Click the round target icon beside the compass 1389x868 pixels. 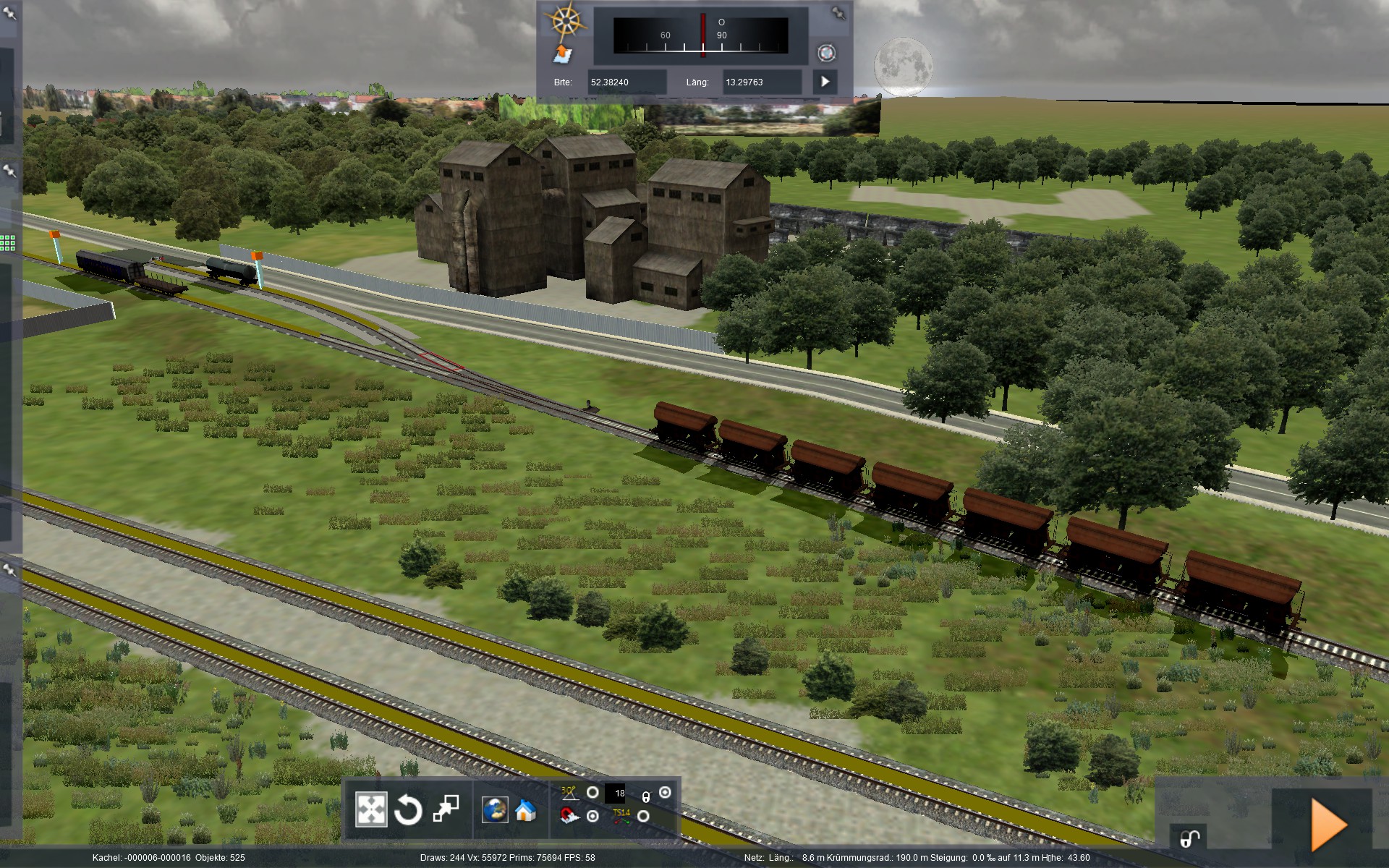[826, 53]
